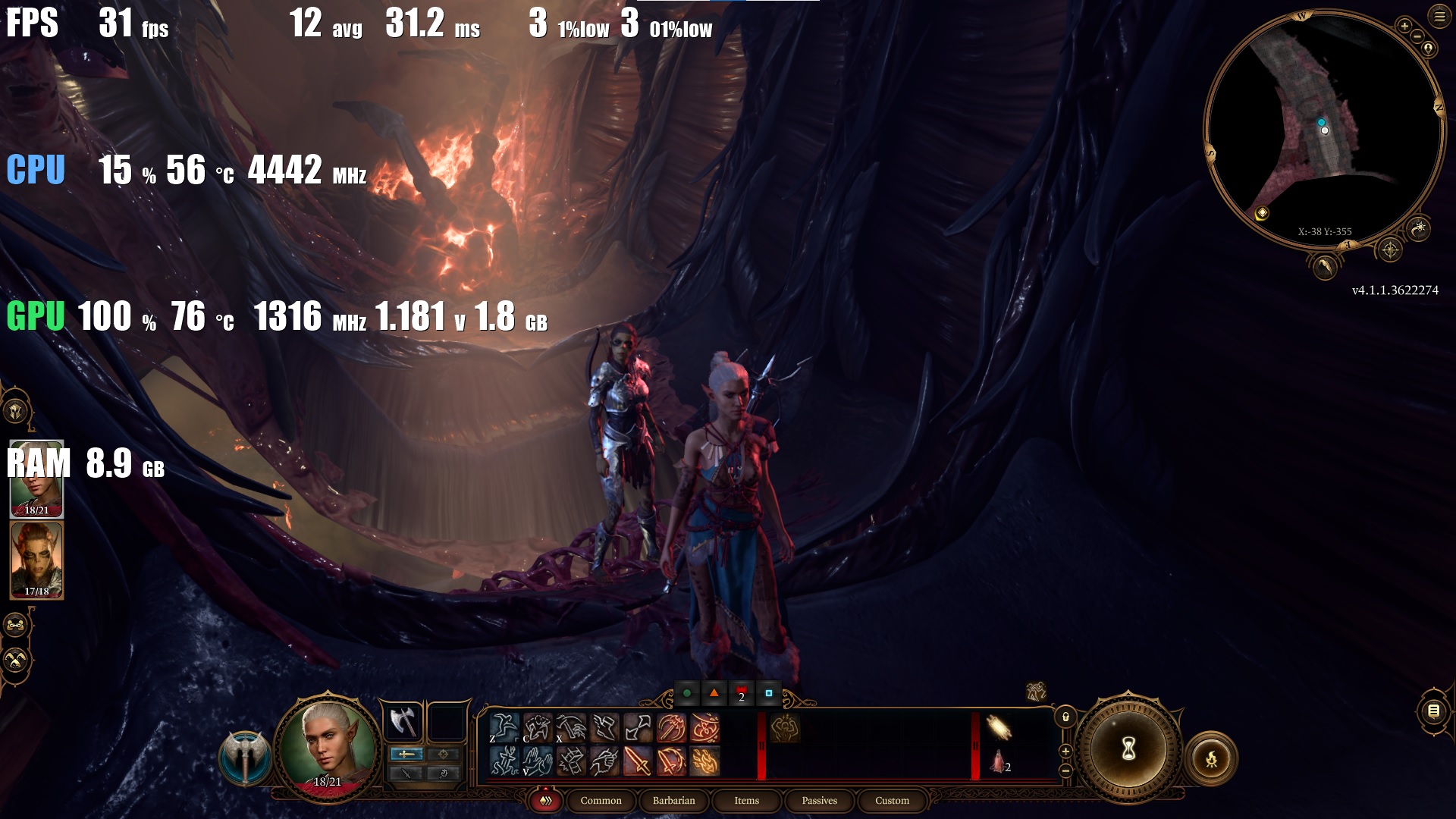Show the Passives tab

(819, 801)
